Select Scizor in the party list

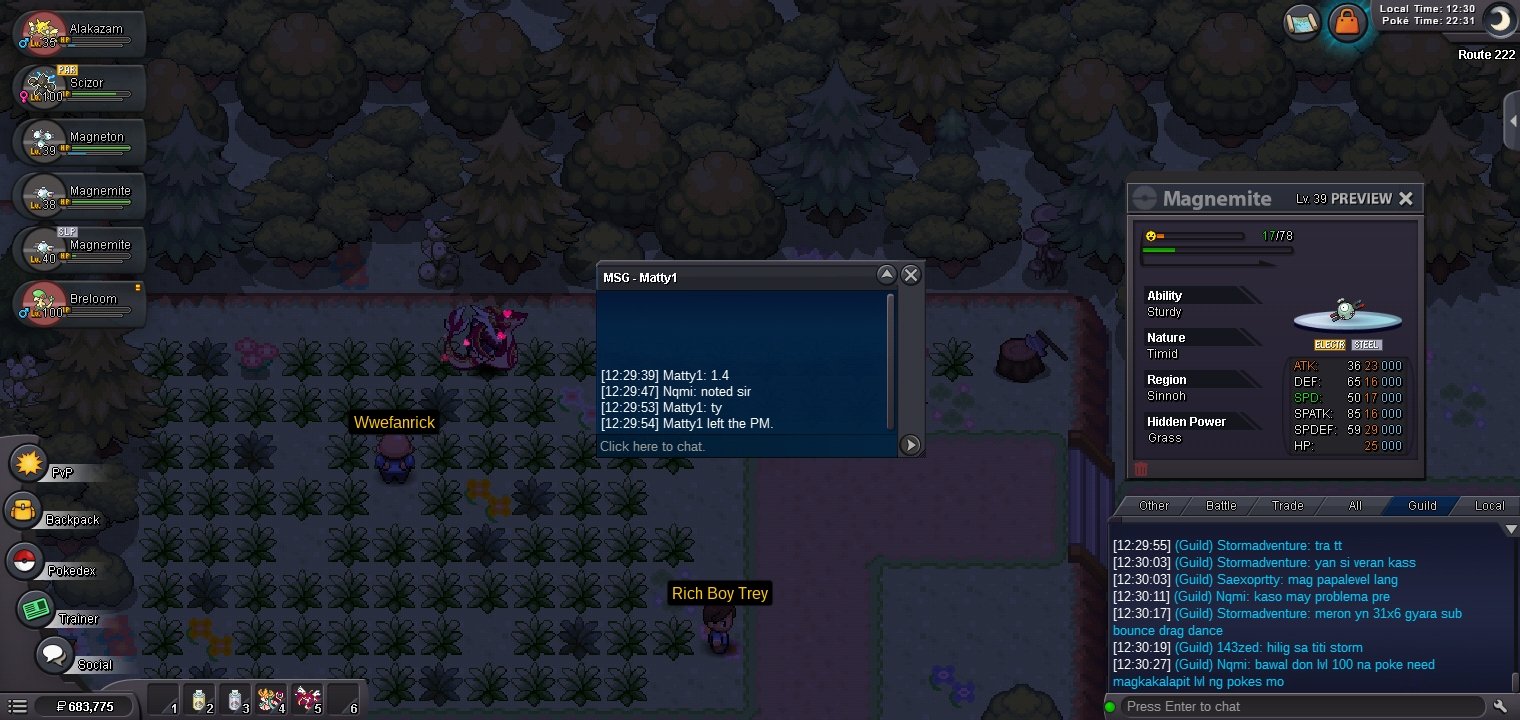78,87
